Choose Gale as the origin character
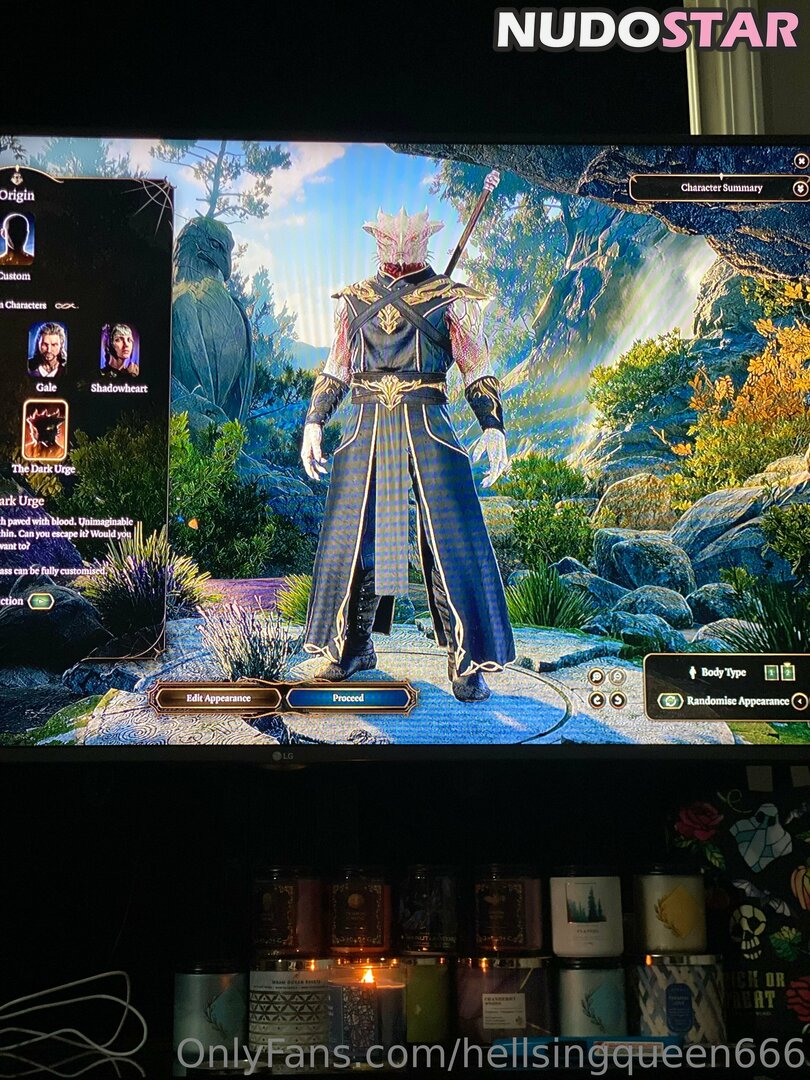This screenshot has width=810, height=1080. click(47, 350)
